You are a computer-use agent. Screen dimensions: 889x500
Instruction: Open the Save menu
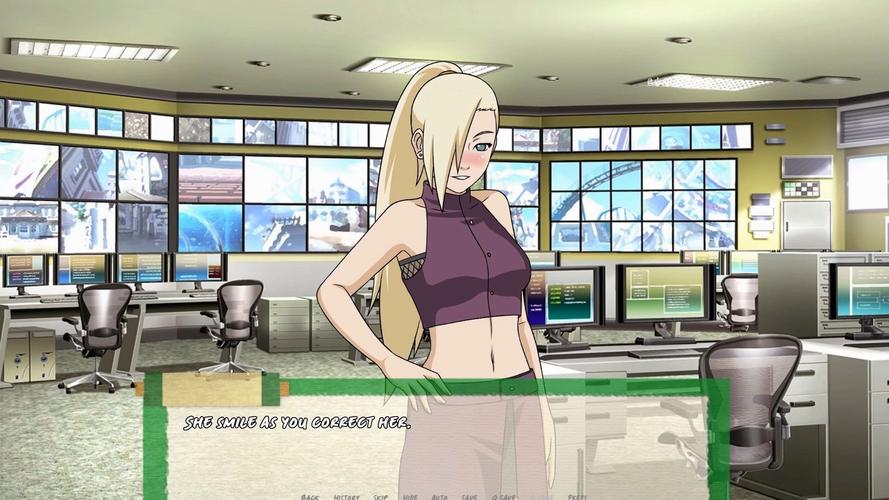click(x=470, y=496)
